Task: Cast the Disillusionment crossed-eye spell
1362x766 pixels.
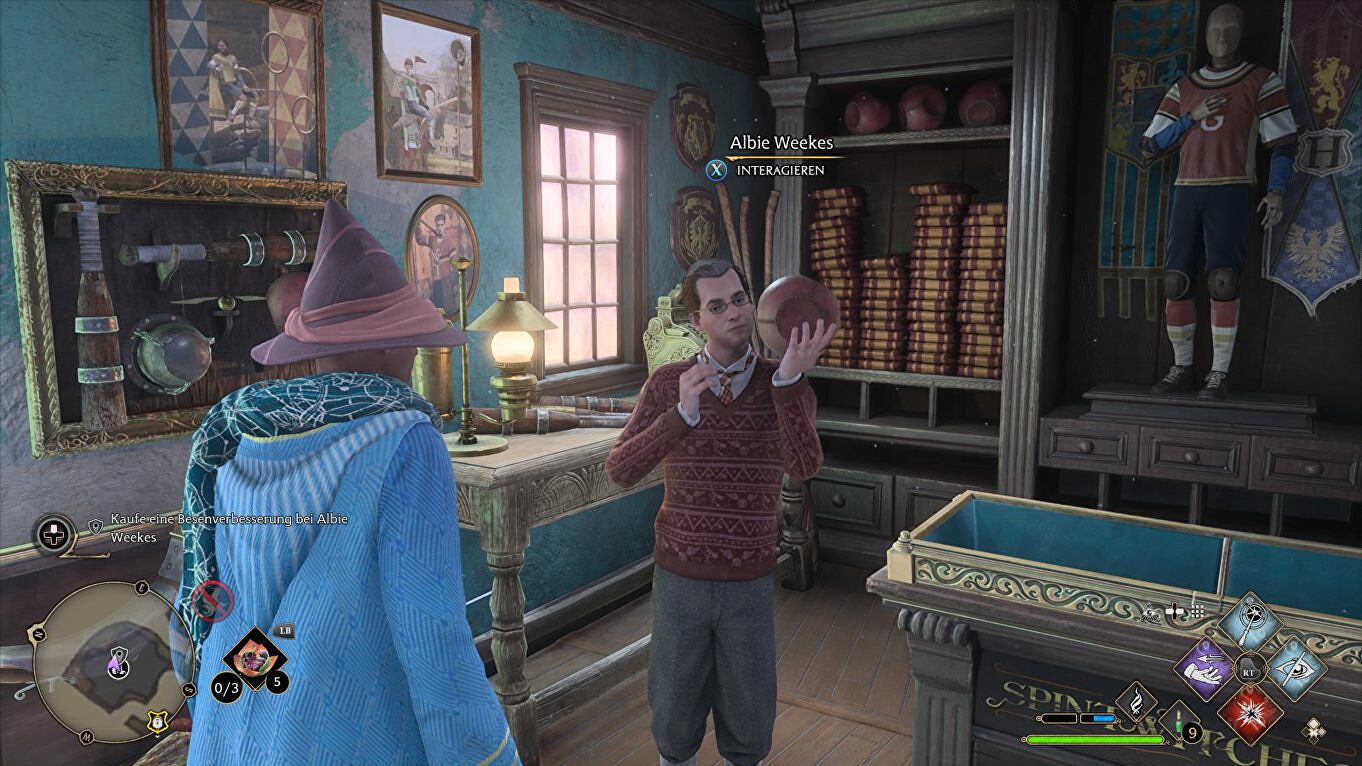Action: coord(1297,669)
